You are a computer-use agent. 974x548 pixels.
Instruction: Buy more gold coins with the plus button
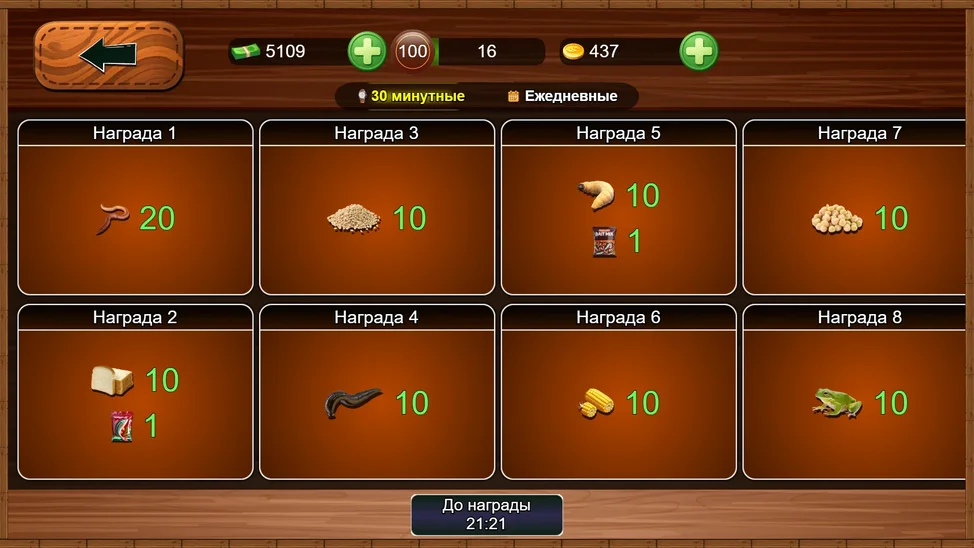pyautogui.click(x=698, y=51)
